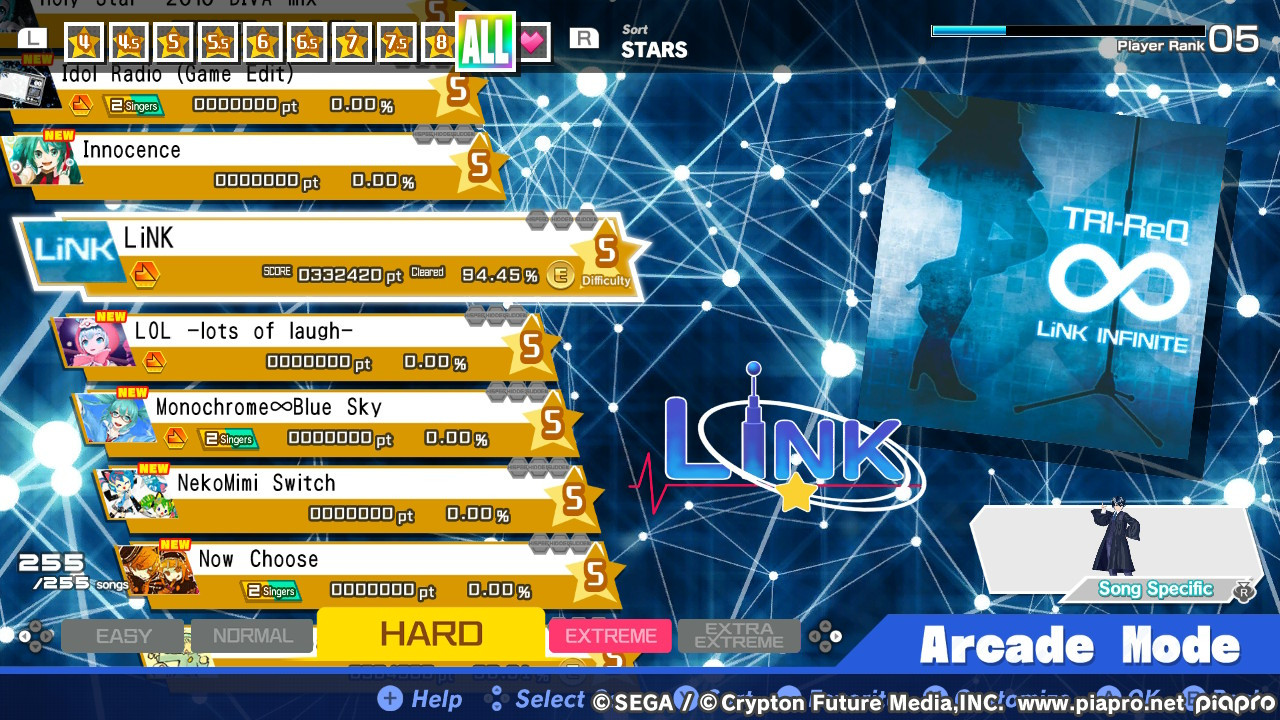Click the achievement medal icon on LiNK
Image resolution: width=1280 pixels, height=720 pixels.
146,273
